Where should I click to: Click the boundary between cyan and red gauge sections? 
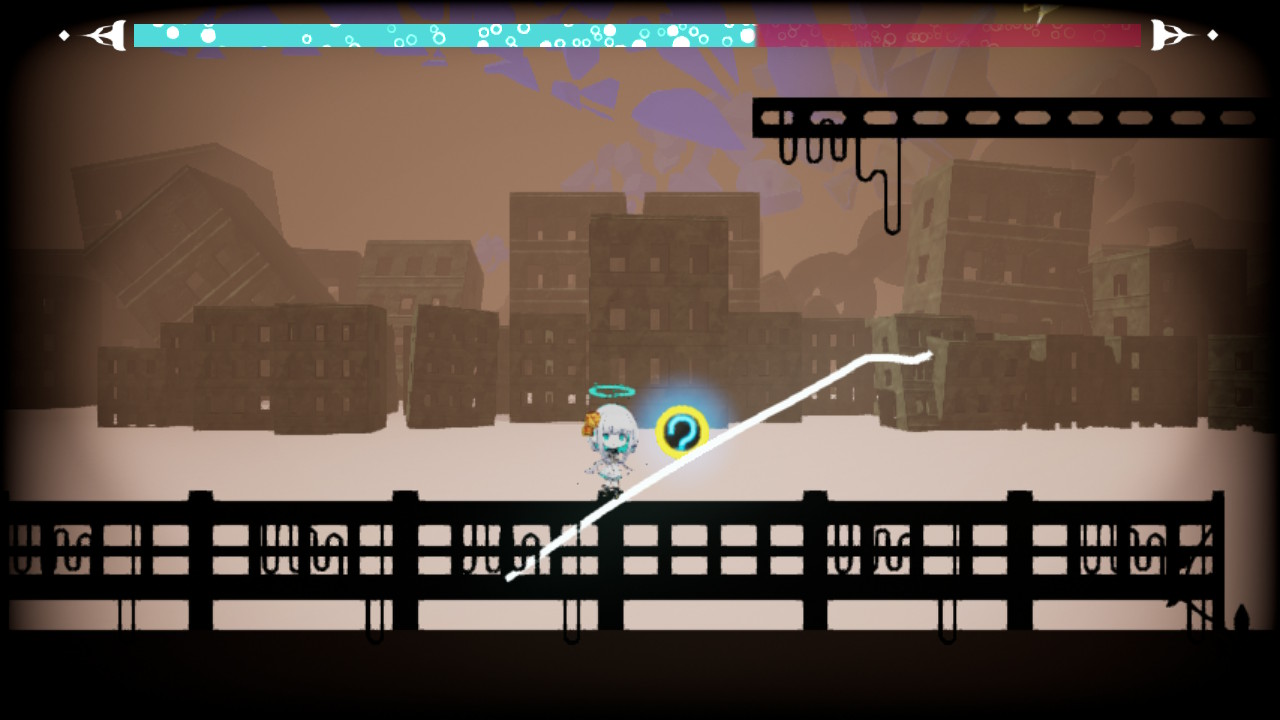pos(758,36)
